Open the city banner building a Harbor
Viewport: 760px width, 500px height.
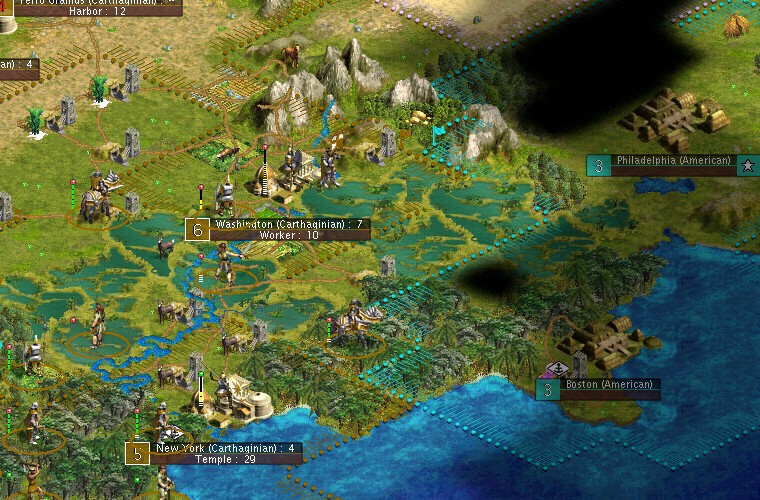tap(97, 6)
